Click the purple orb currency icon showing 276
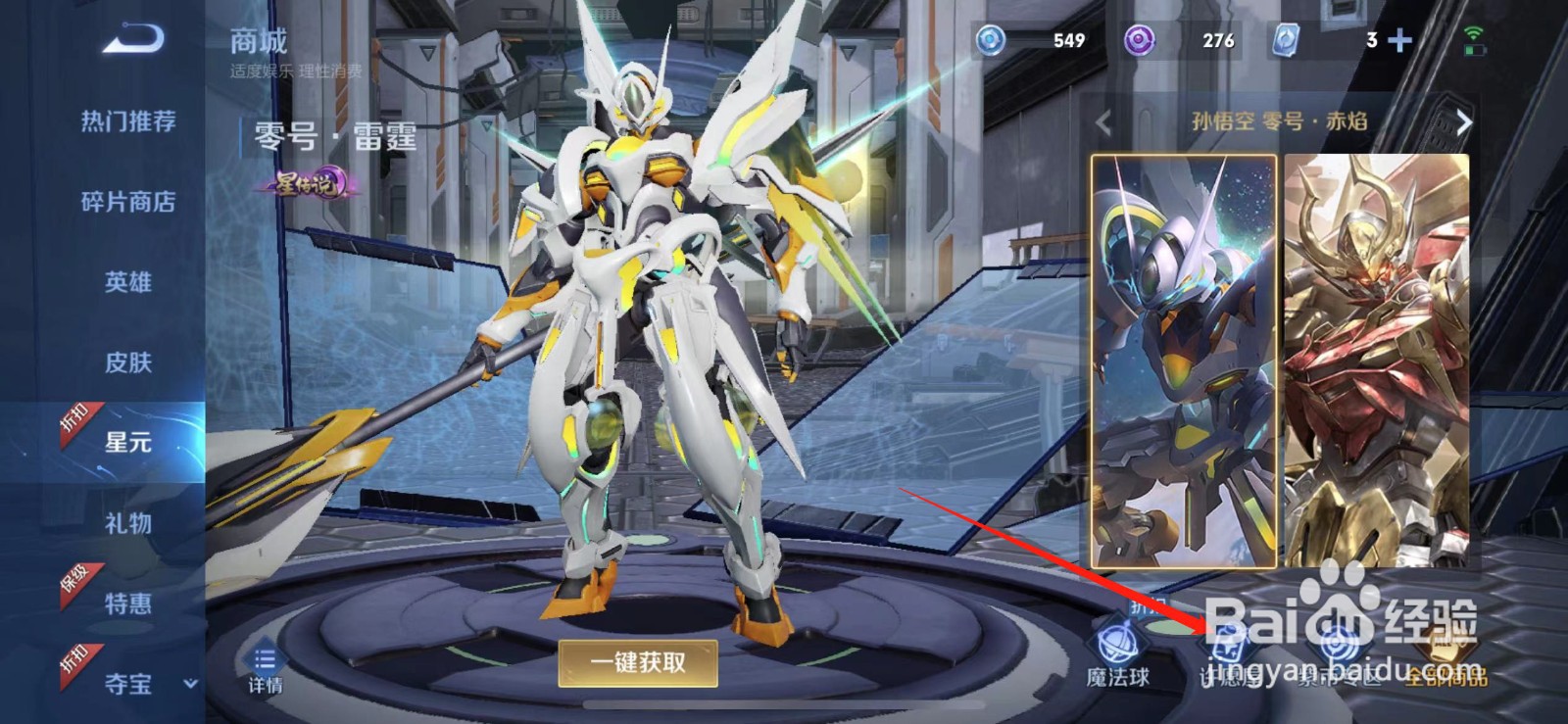This screenshot has width=1568, height=724. coord(1141,40)
